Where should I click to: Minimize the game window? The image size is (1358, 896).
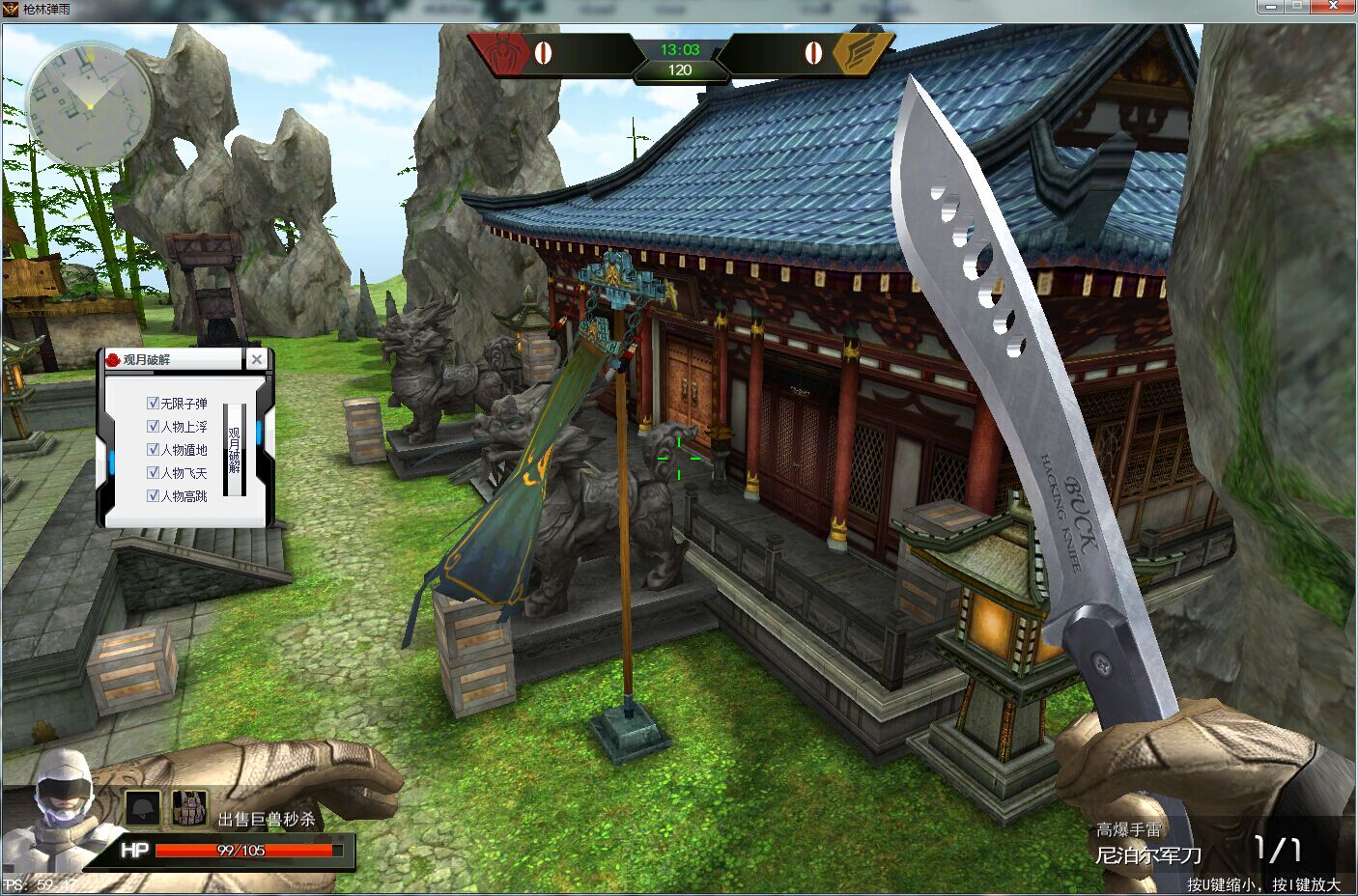[x=1272, y=7]
